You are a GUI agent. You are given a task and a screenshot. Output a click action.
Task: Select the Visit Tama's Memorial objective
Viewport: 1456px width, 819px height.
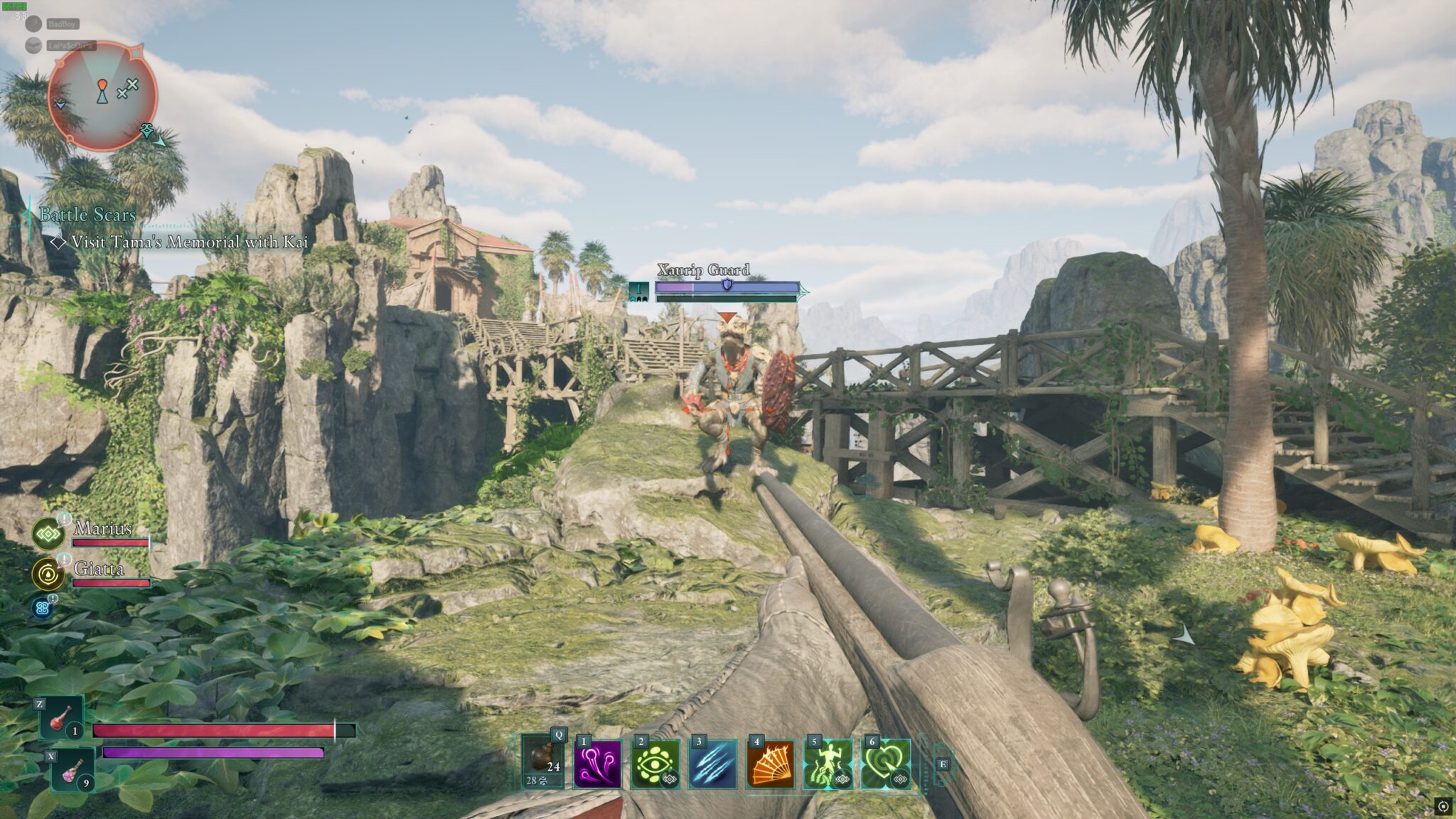click(x=188, y=242)
